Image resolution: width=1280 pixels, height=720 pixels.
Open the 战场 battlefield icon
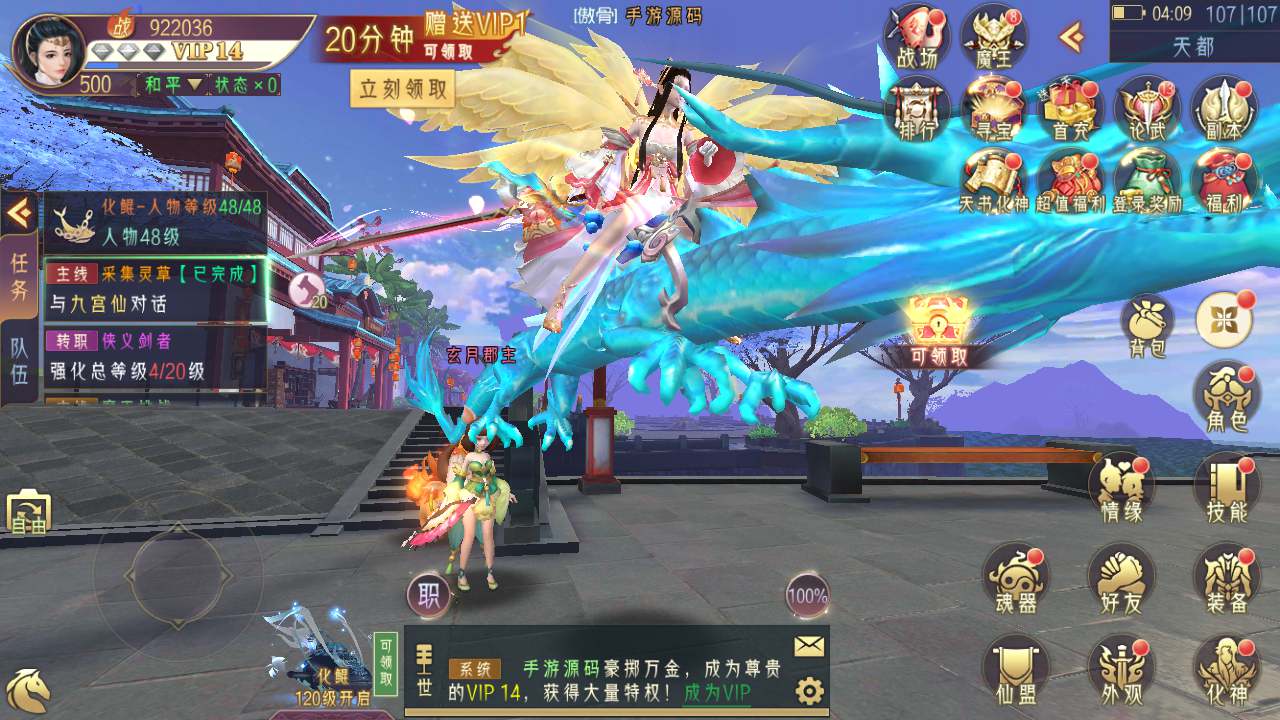(x=916, y=36)
